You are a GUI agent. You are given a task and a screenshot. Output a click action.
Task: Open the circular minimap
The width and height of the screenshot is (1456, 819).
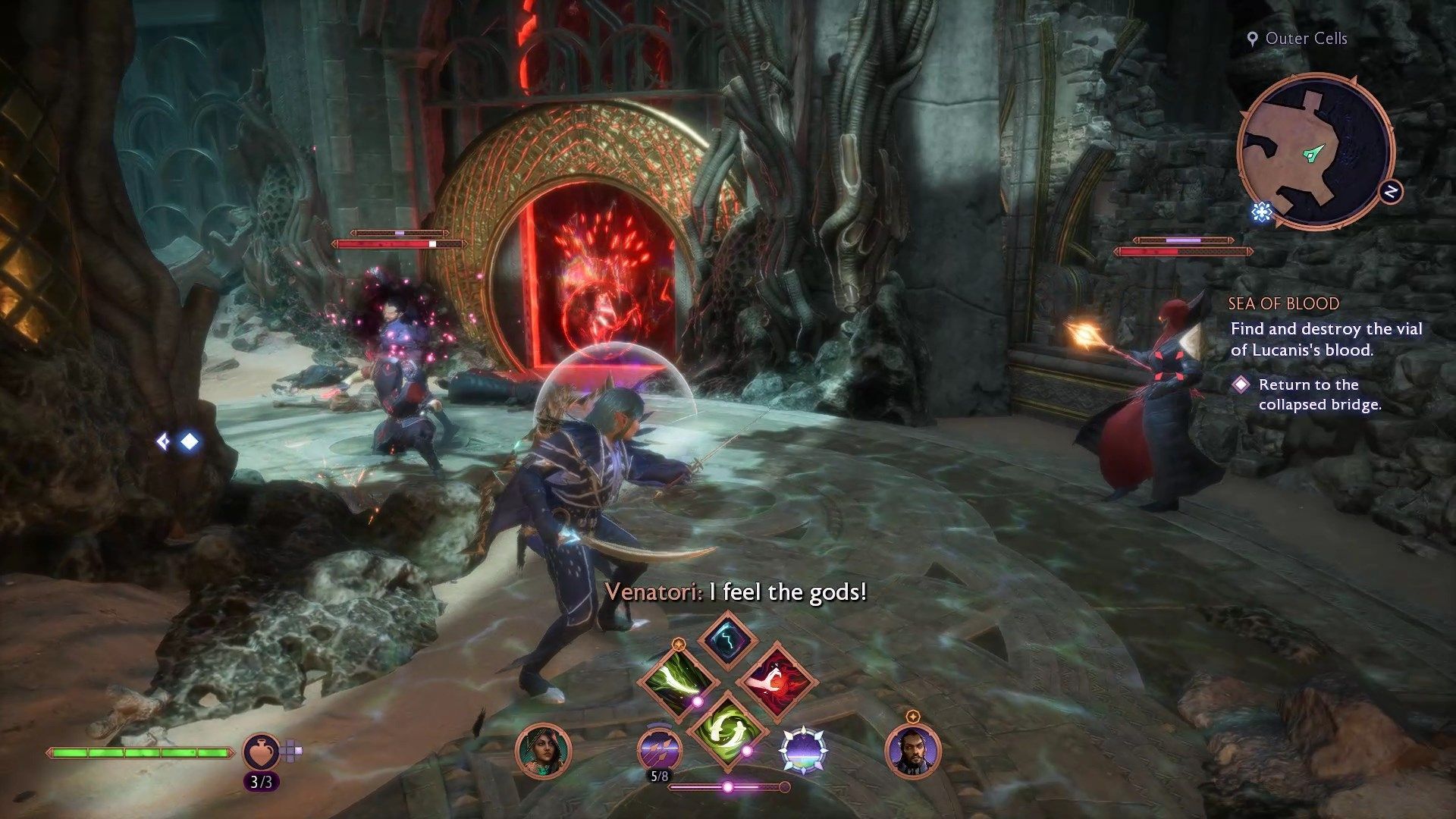1314,151
